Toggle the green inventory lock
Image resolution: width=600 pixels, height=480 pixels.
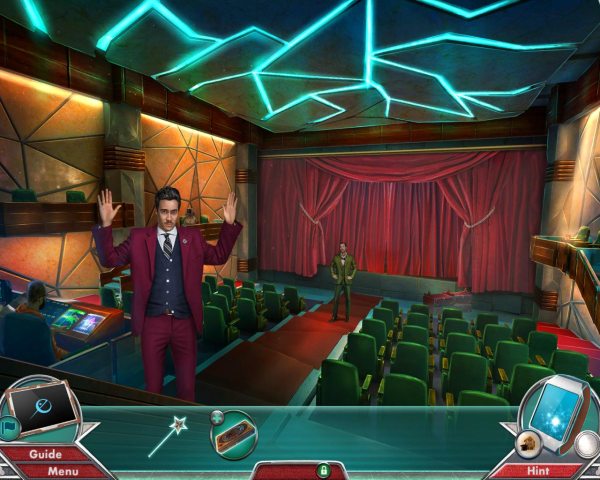[323, 469]
